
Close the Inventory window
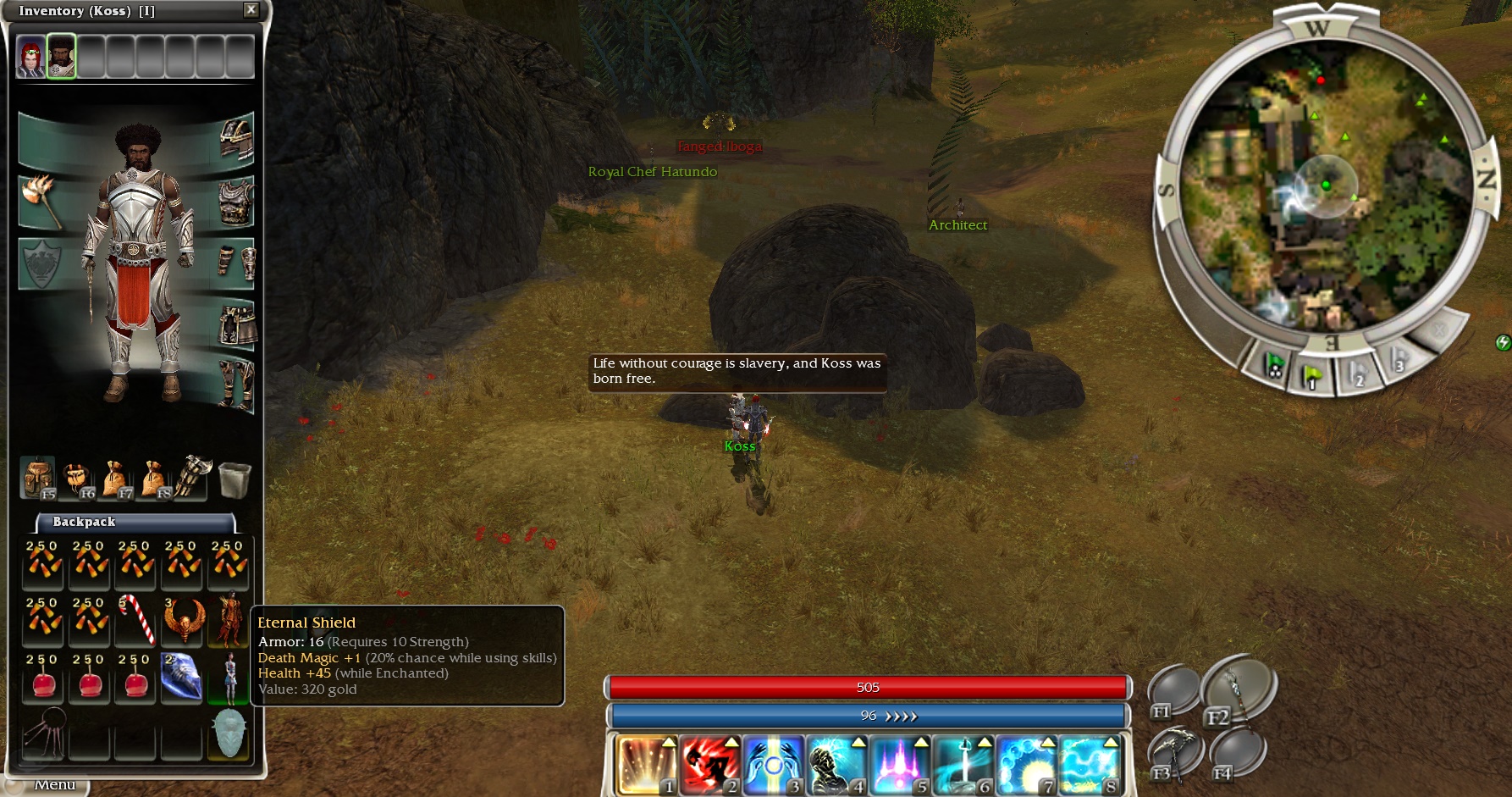tap(251, 10)
